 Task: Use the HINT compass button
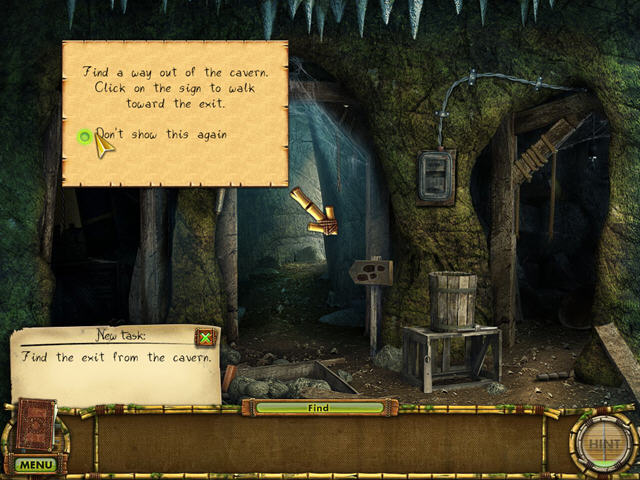603,442
